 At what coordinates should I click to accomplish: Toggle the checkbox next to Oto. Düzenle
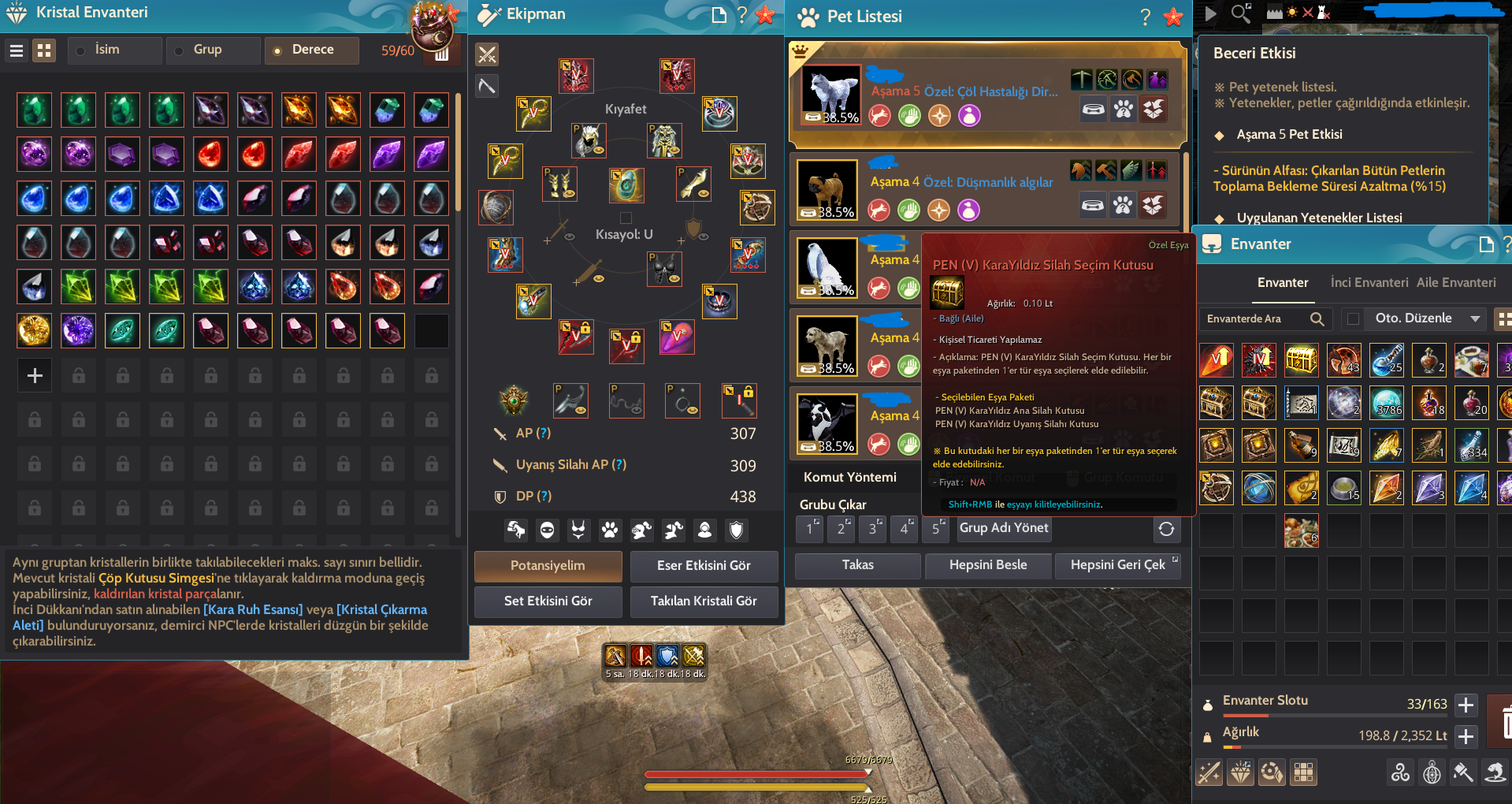(1353, 318)
